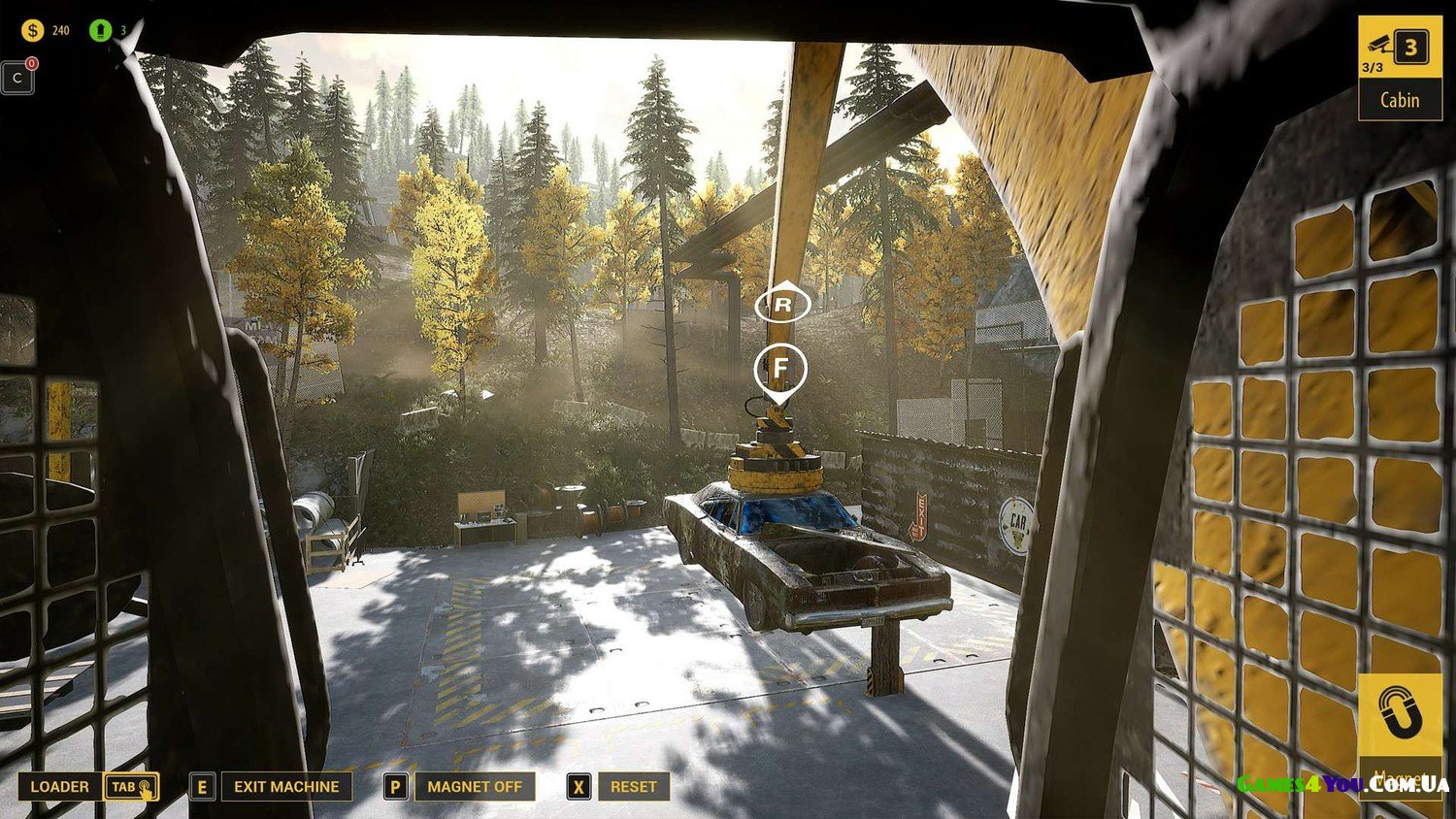The width and height of the screenshot is (1456, 819).
Task: Toggle the magnet icon
Action: coord(1399,716)
